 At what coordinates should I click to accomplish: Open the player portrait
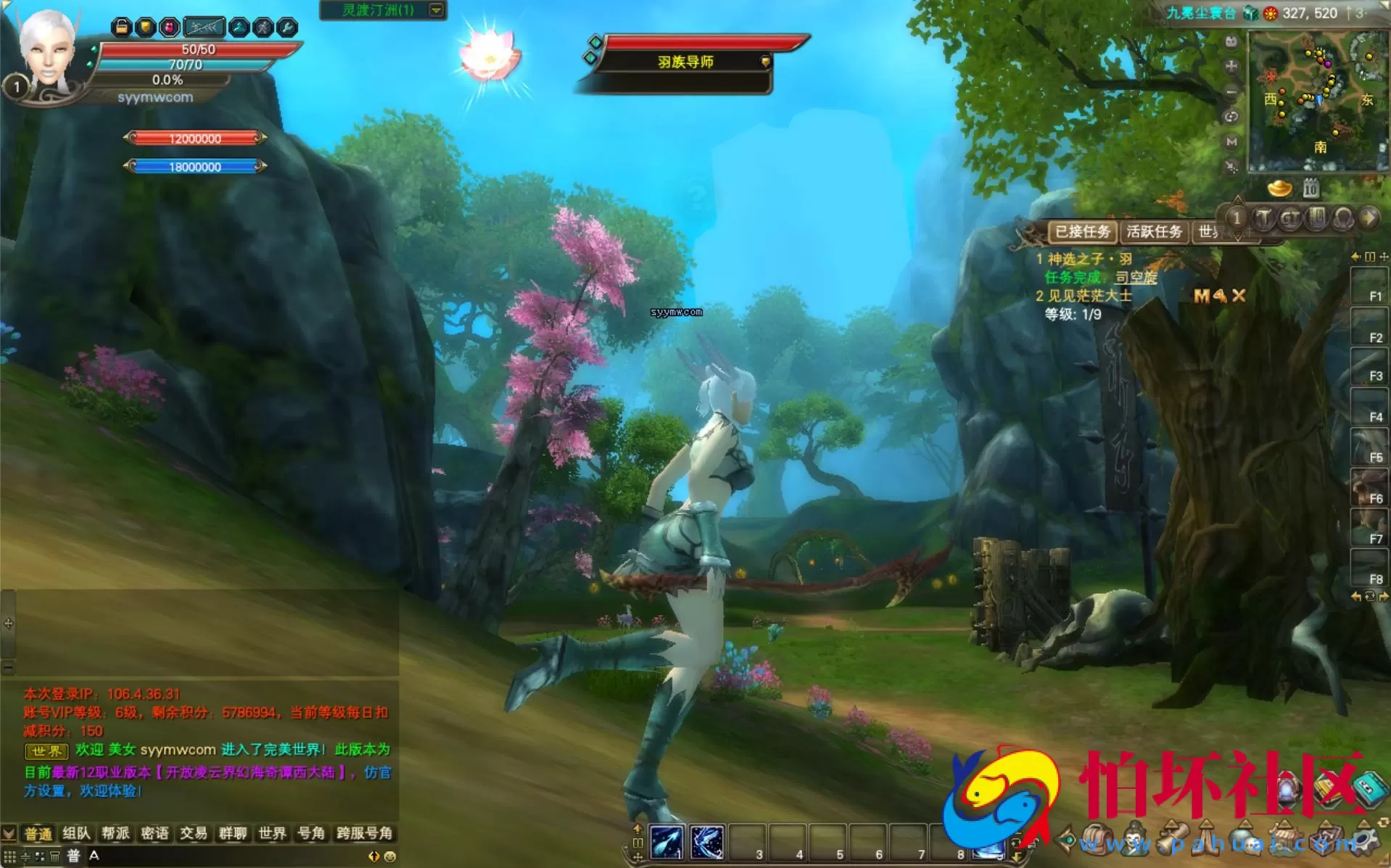pos(46,54)
